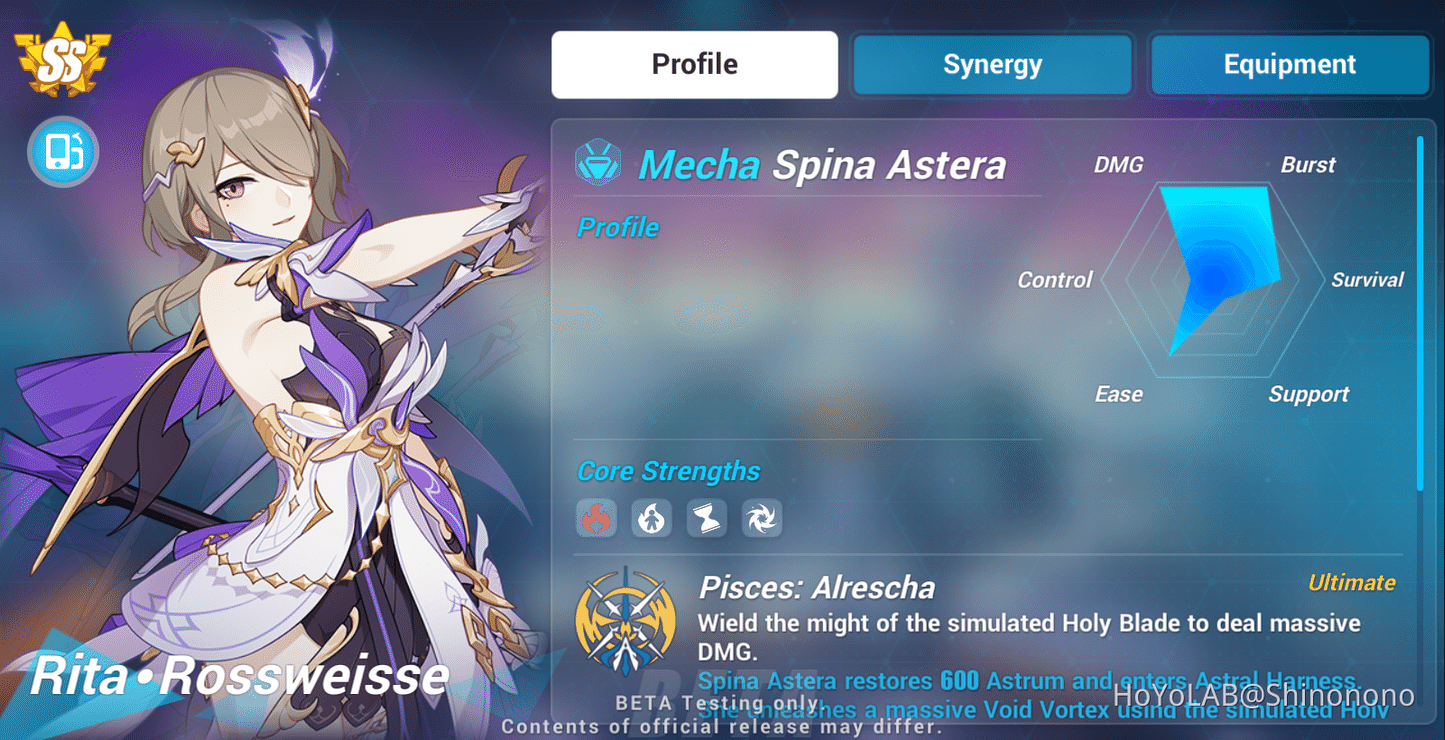Click the Mecha type icon beside Spina Astera

tap(598, 161)
